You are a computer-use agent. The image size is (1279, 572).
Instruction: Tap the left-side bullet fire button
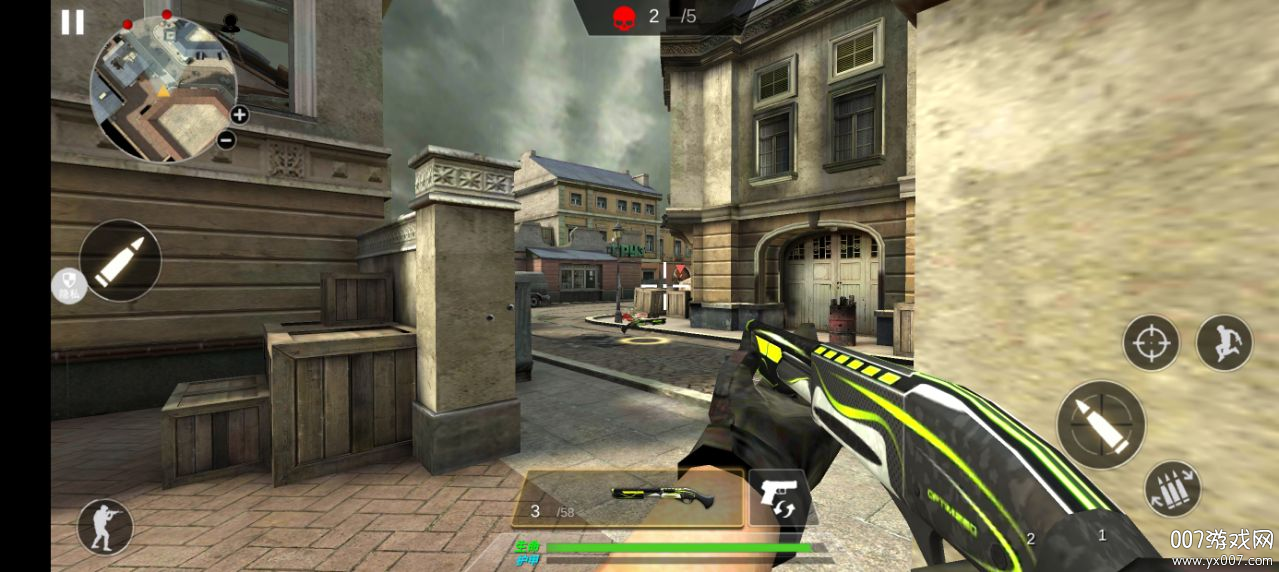coord(120,260)
